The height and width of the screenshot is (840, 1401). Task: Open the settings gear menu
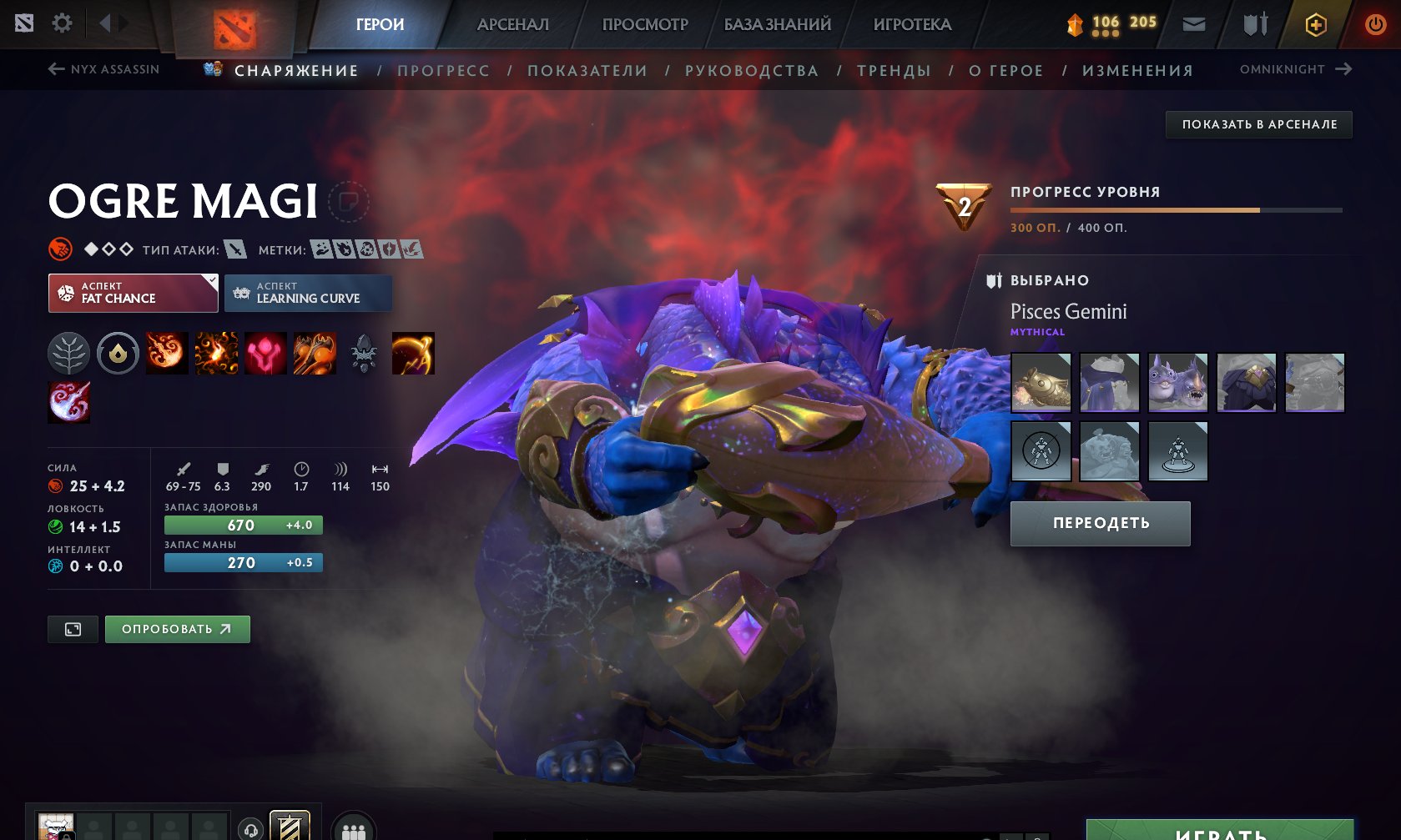click(x=60, y=23)
